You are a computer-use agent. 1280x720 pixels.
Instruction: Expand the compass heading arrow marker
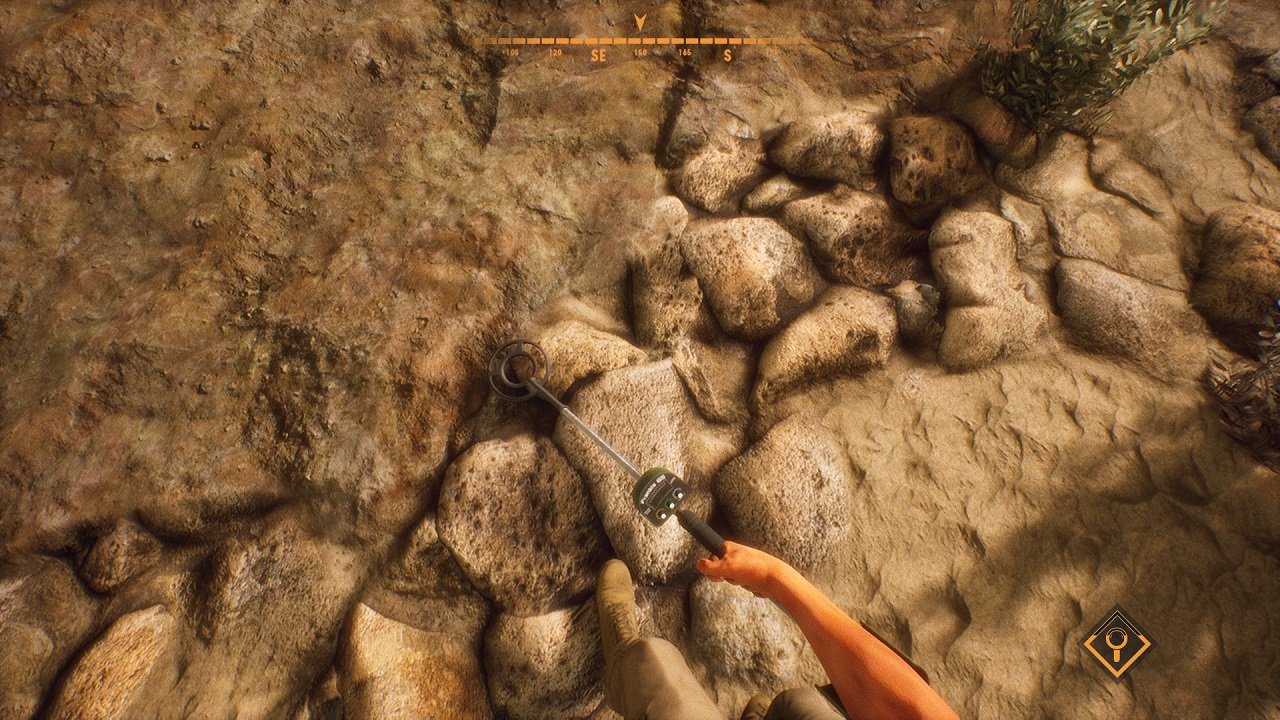[640, 20]
